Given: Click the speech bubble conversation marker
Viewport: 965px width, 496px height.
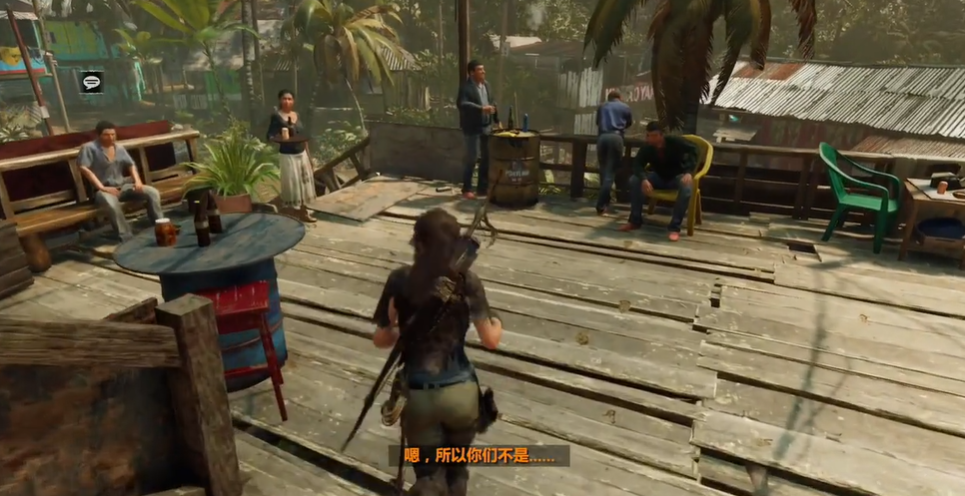Looking at the screenshot, I should tap(92, 82).
